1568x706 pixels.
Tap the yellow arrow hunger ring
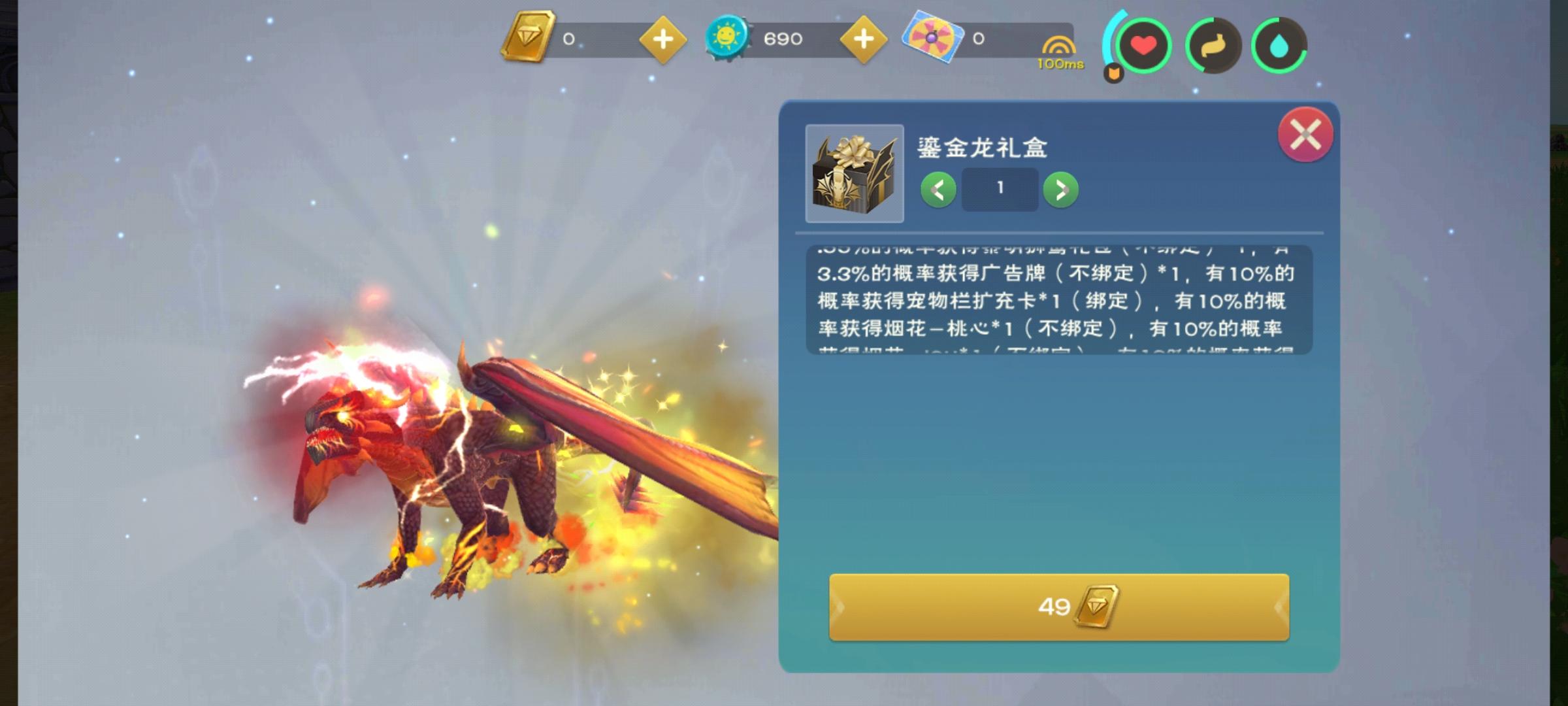point(1213,46)
